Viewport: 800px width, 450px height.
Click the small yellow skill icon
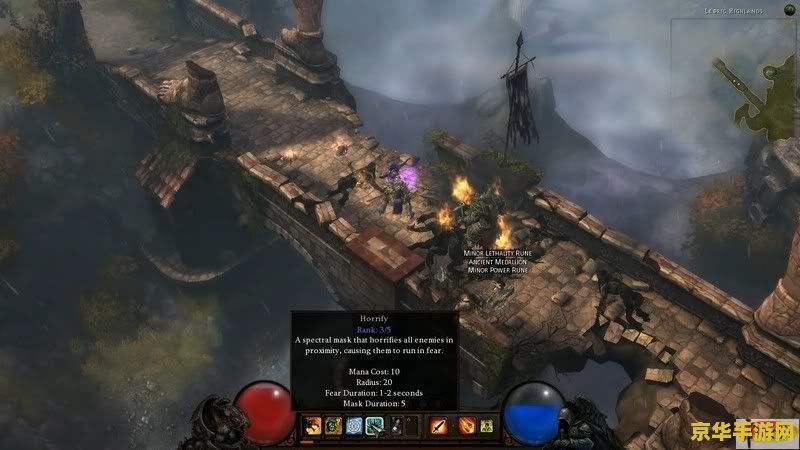point(487,426)
